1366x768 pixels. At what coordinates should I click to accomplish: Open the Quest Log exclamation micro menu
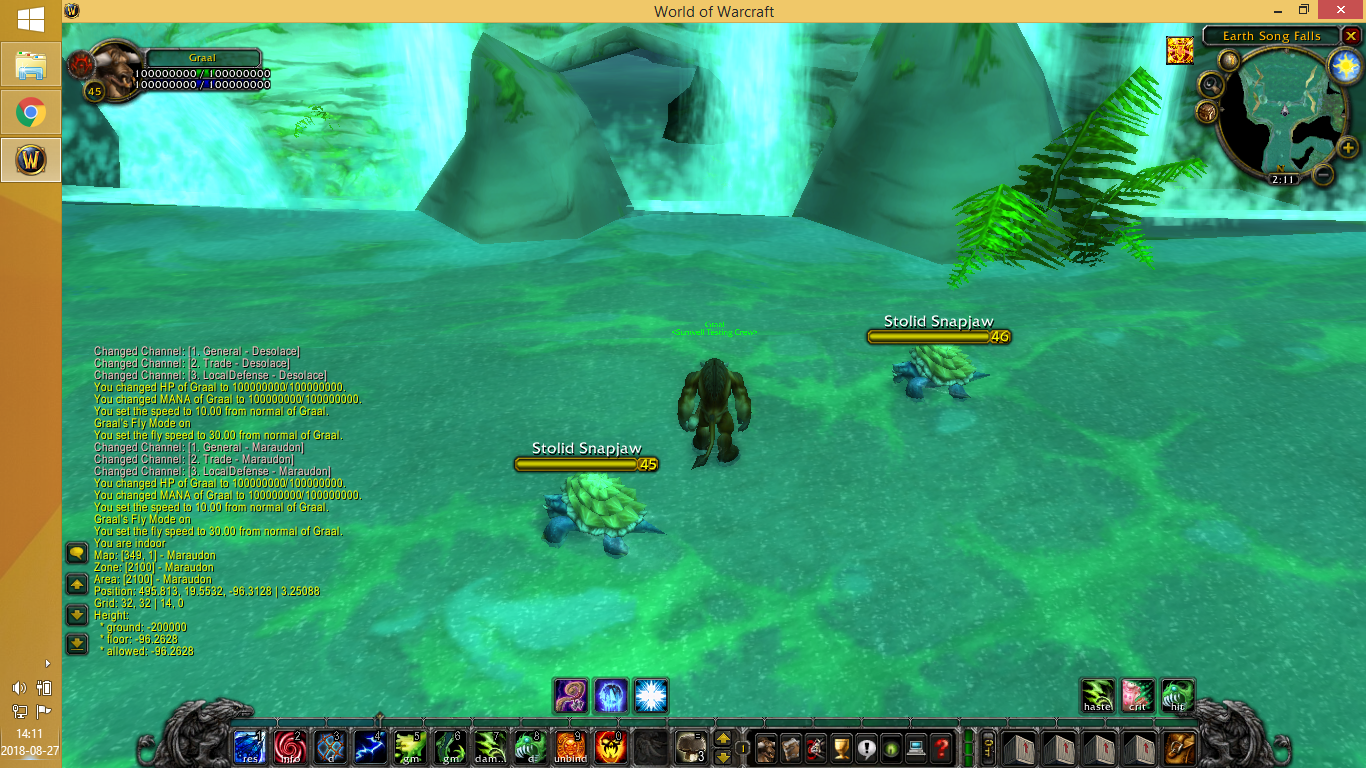point(866,748)
